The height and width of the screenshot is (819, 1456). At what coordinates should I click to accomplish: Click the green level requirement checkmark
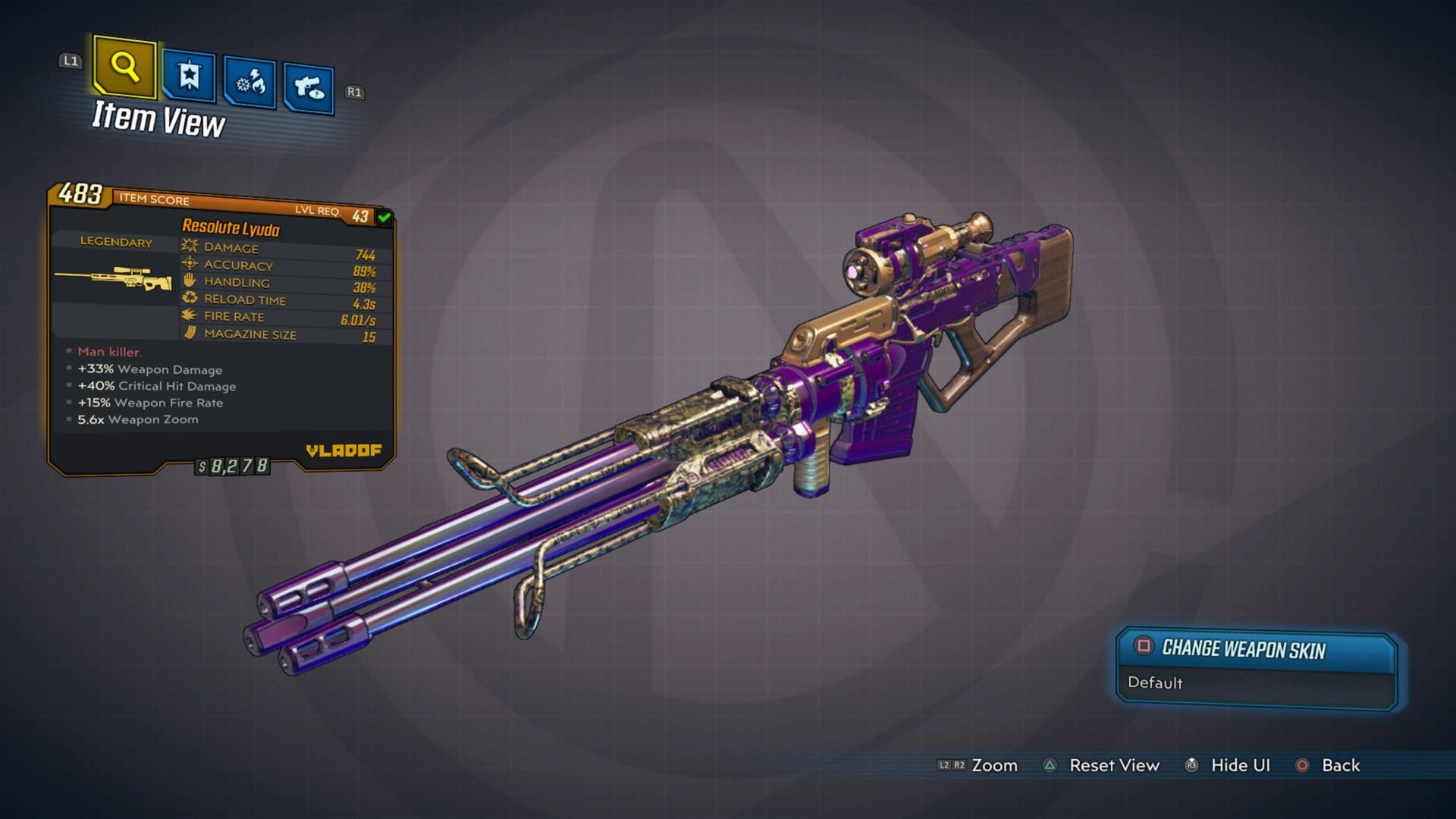coord(383,215)
